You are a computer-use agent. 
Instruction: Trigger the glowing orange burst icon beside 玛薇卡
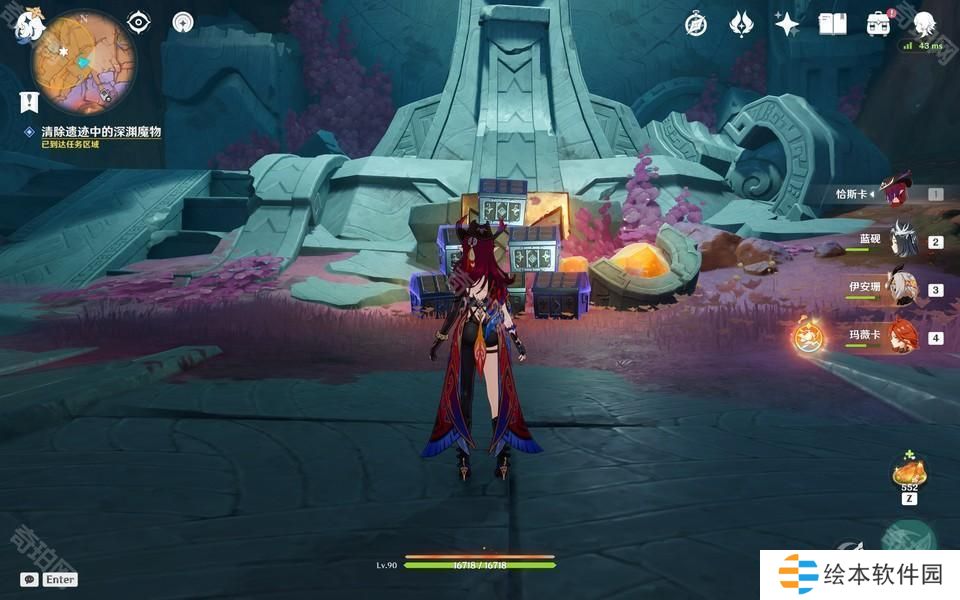point(808,337)
